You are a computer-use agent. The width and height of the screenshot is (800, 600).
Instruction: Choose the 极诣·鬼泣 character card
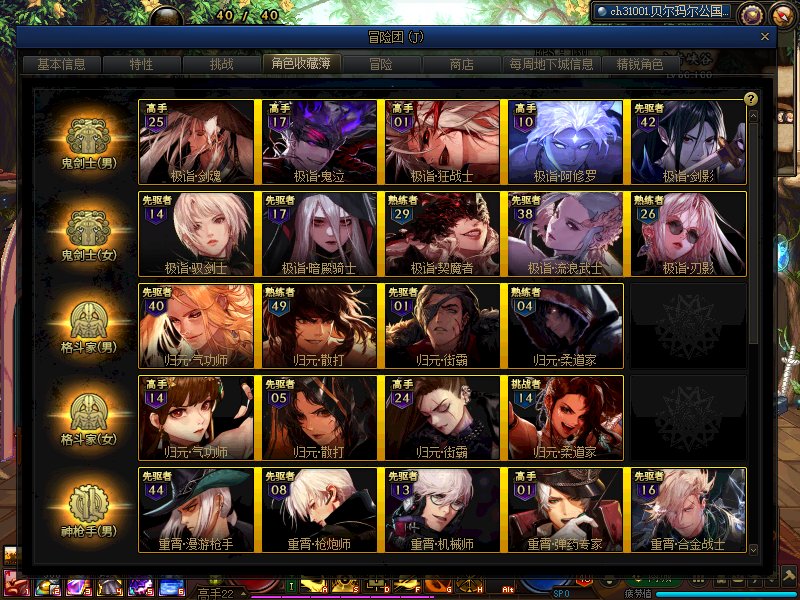[319, 142]
